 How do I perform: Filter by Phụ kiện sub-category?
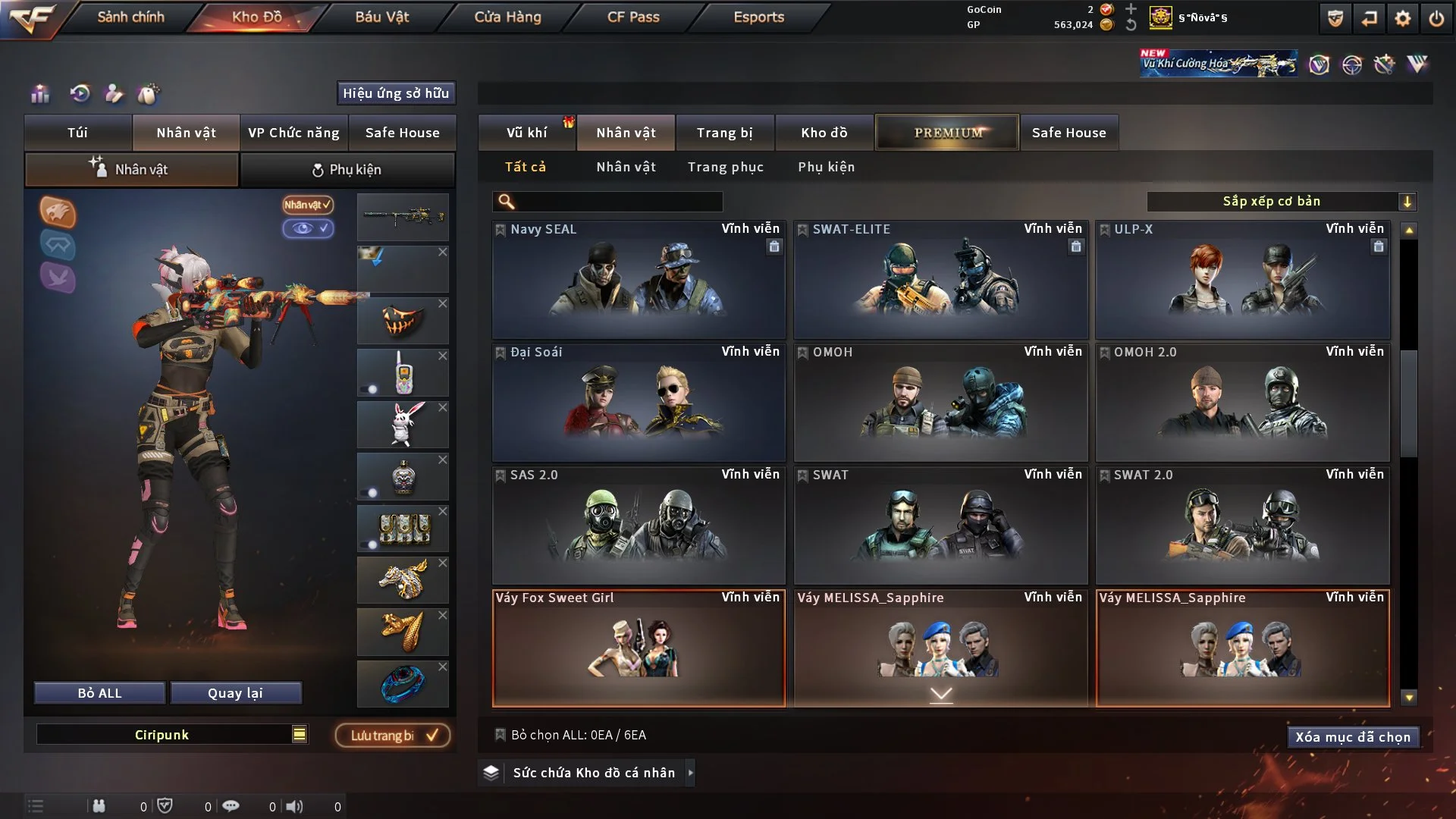click(x=826, y=167)
